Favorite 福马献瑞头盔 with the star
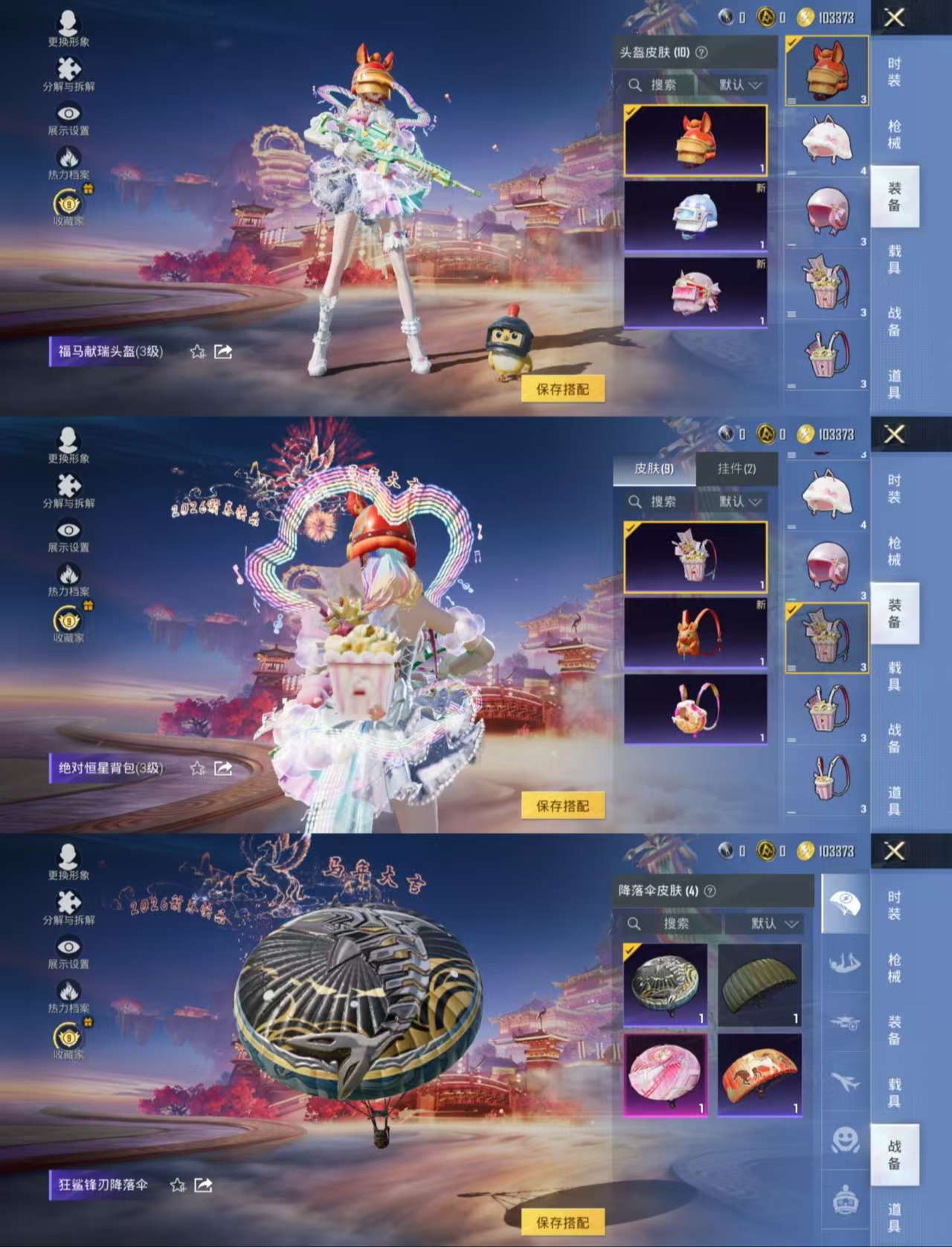This screenshot has width=952, height=1247. pyautogui.click(x=197, y=350)
